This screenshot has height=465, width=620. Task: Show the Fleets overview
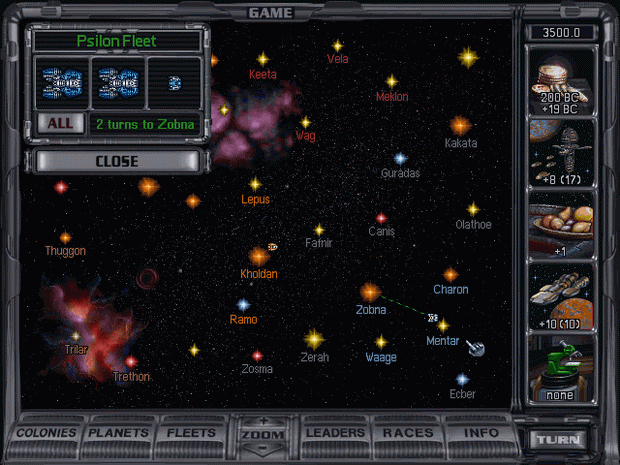pyautogui.click(x=191, y=434)
